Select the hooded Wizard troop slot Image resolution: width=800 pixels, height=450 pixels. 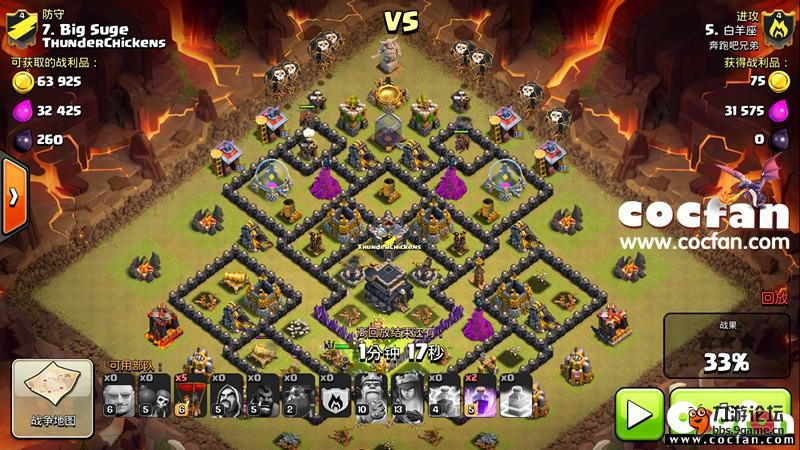tap(227, 396)
